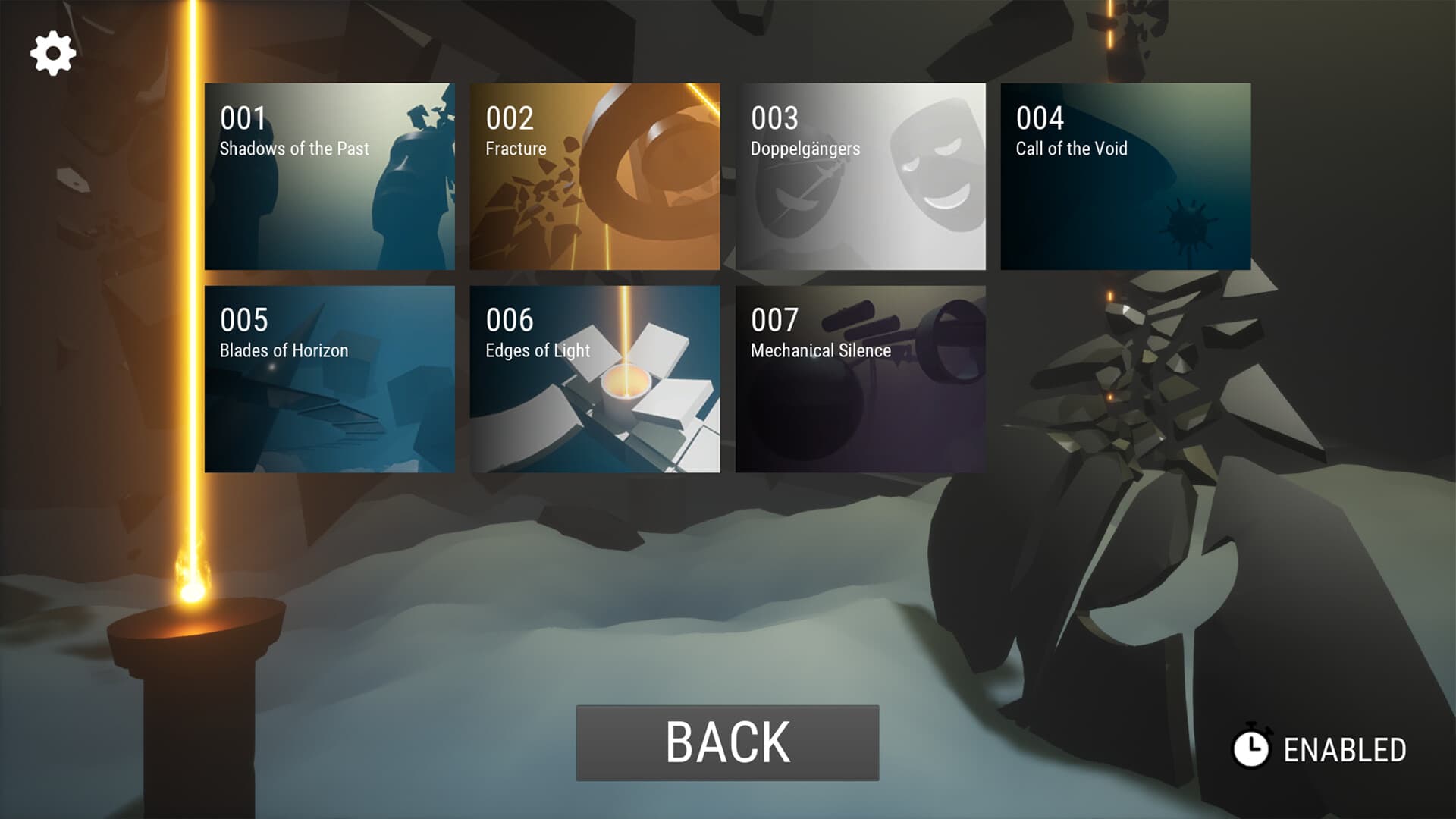Image resolution: width=1456 pixels, height=819 pixels.
Task: Click the level number 001 text
Action: pos(241,118)
